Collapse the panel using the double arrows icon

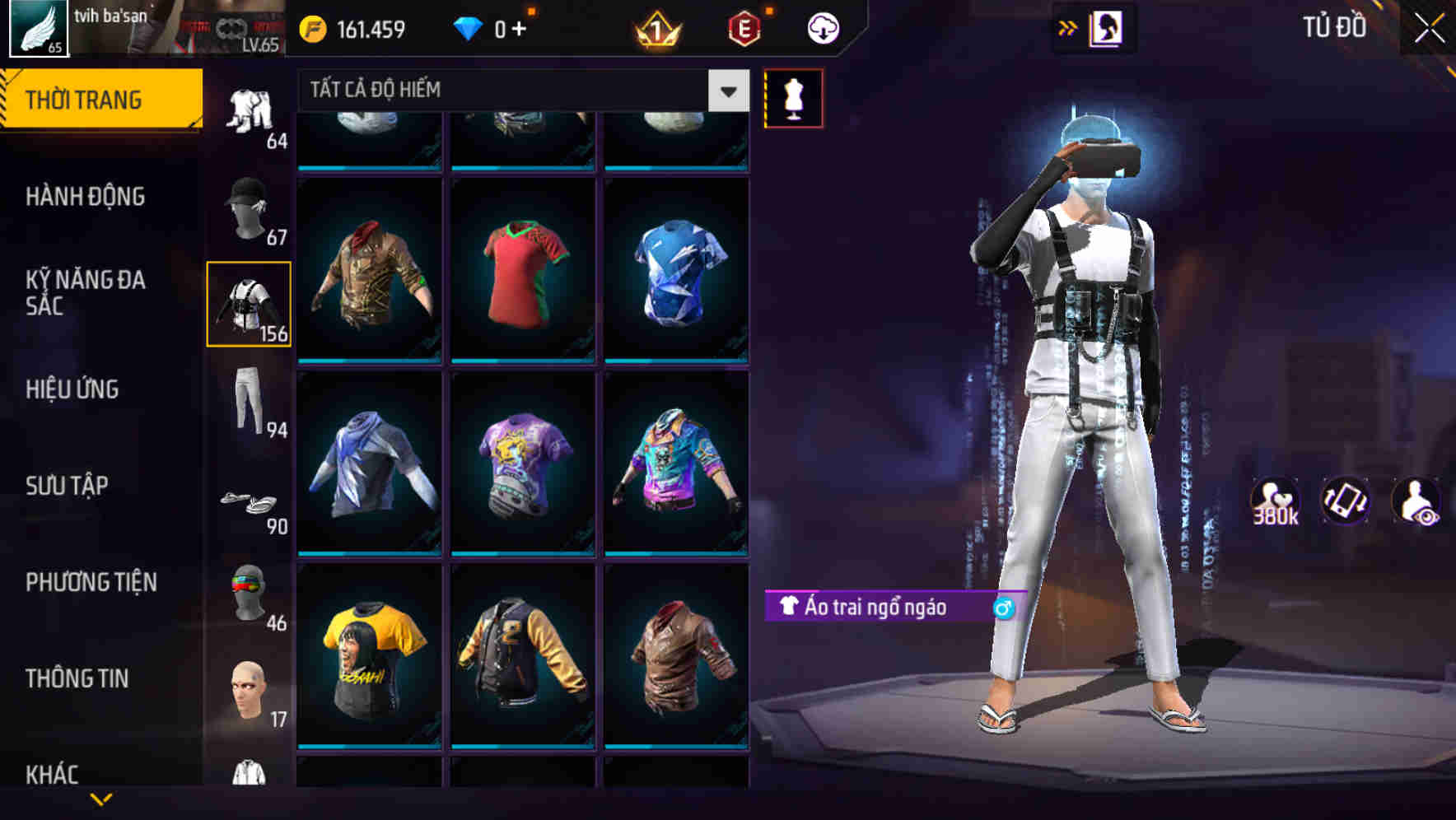click(x=1068, y=27)
